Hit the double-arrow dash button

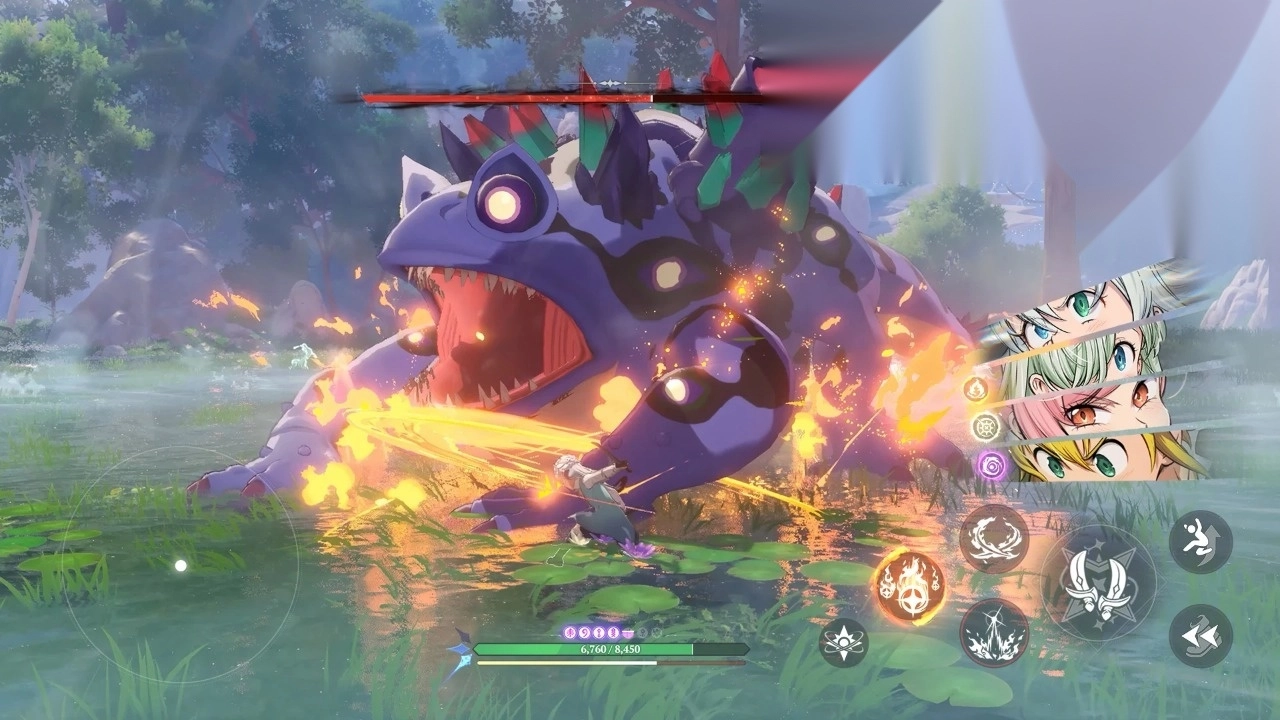(1200, 636)
